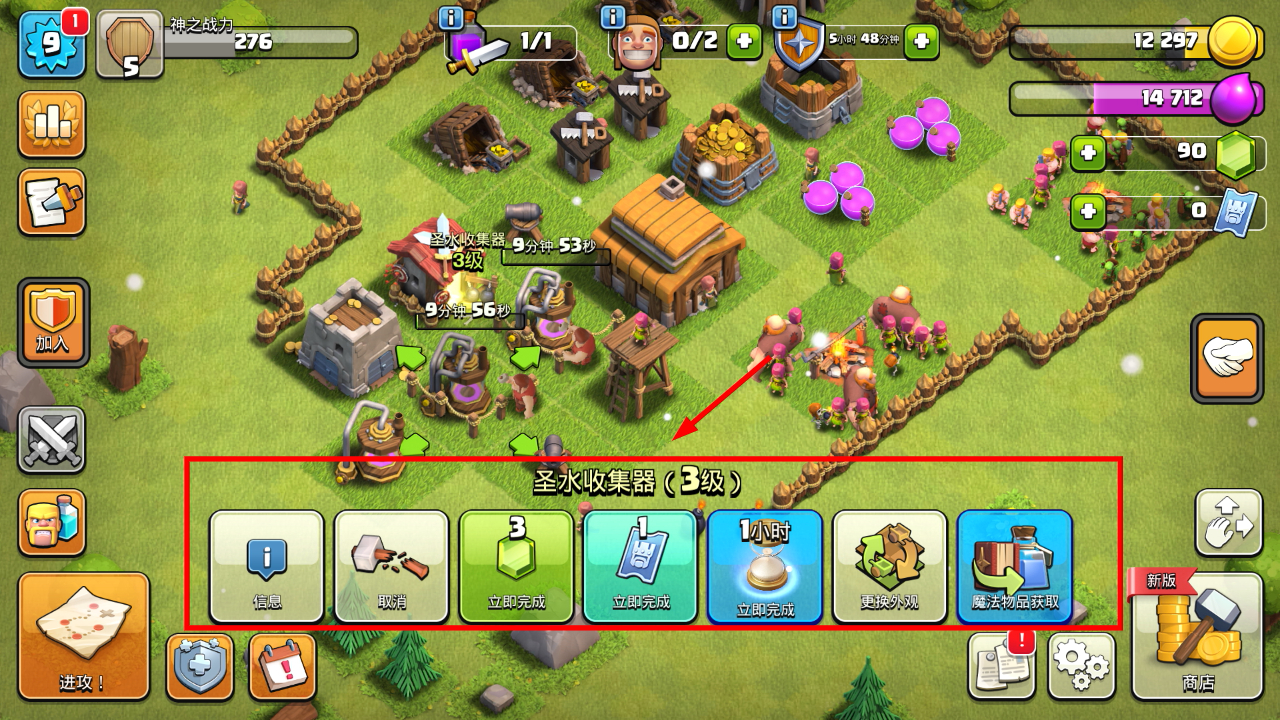Finish instantly using 3 gems
1280x720 pixels.
click(x=516, y=566)
